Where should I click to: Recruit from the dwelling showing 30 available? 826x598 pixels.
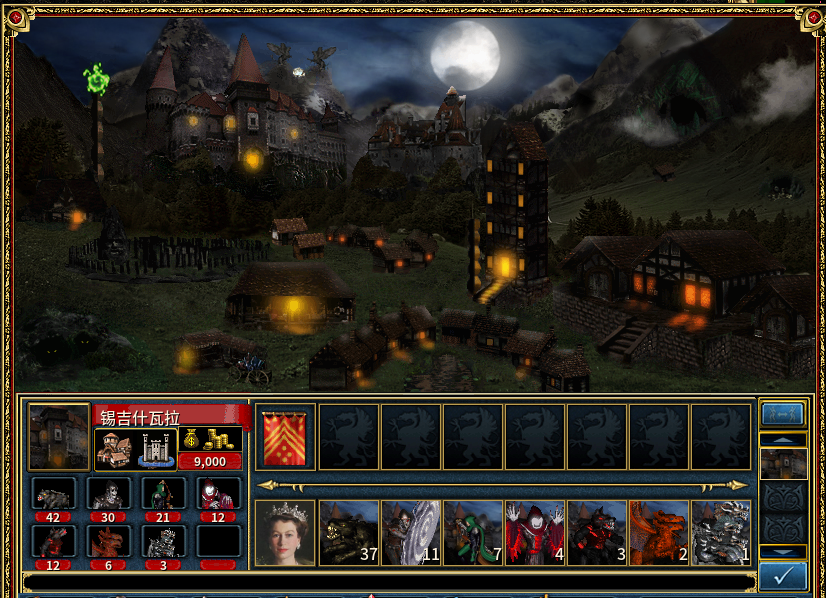[x=108, y=494]
